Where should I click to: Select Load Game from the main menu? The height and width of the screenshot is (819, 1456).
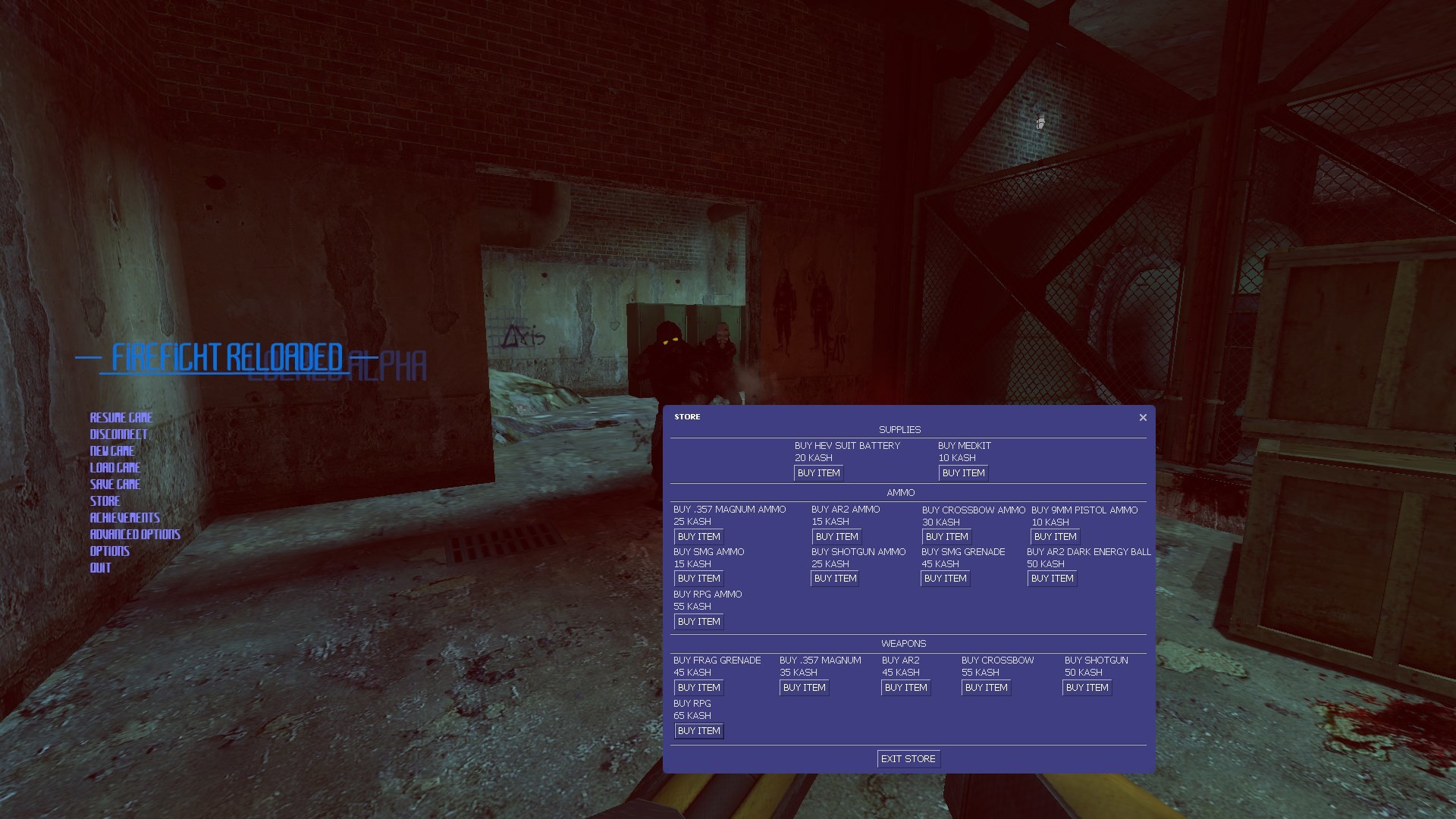click(115, 467)
